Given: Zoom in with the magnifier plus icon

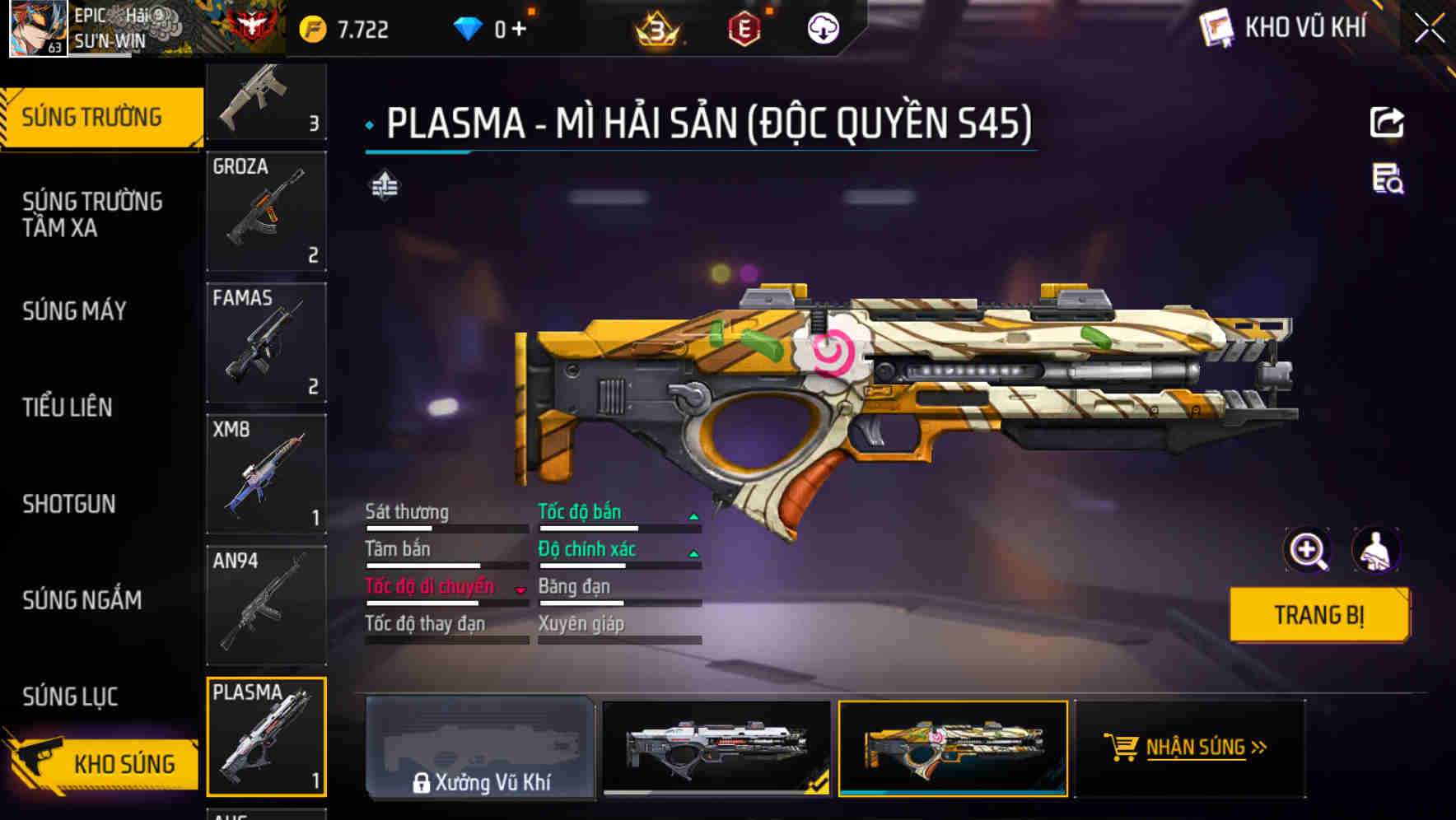Looking at the screenshot, I should pos(1307,550).
